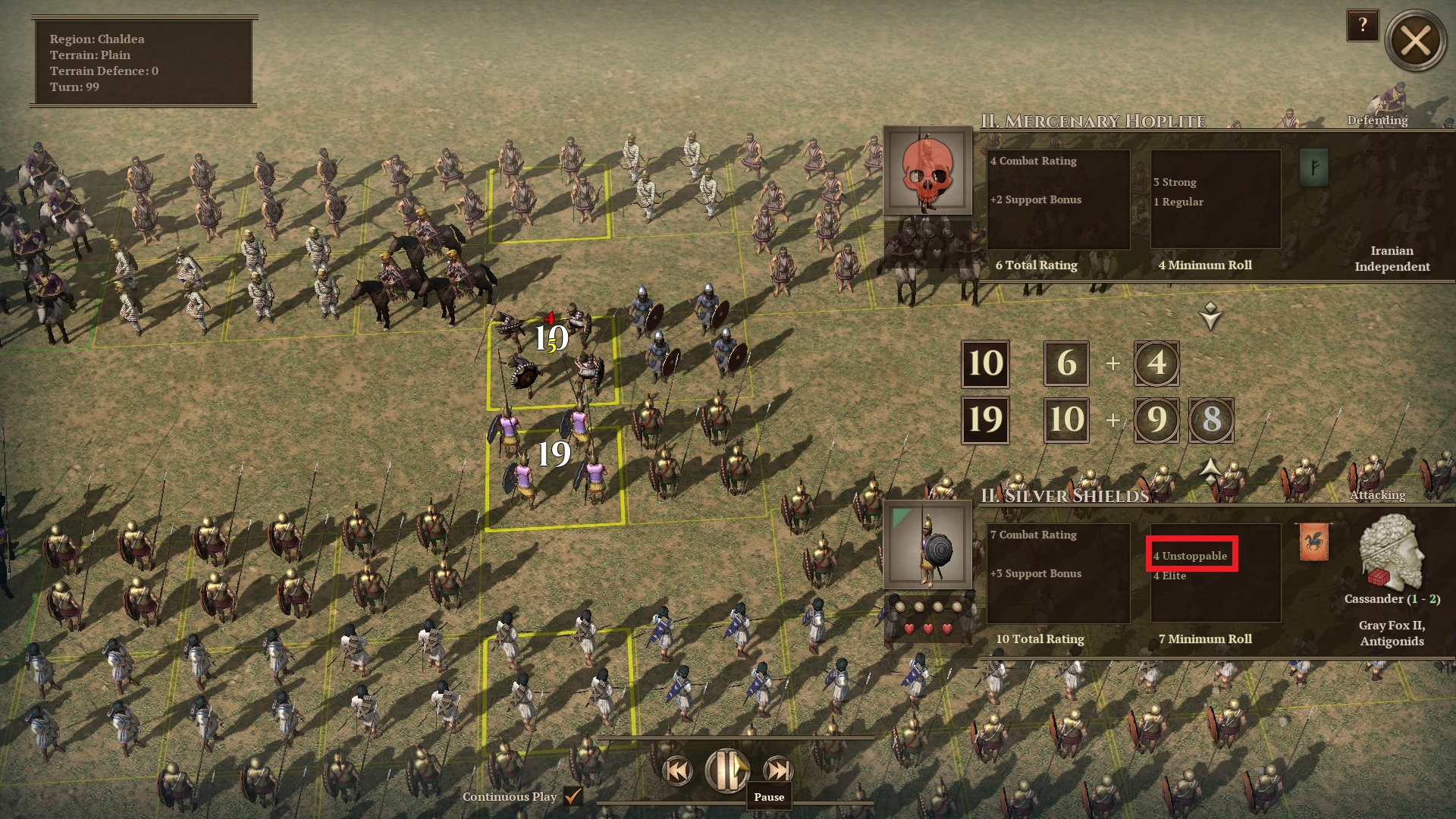
Task: Click the green elite triangle on Silver Shields portrait
Action: click(899, 518)
